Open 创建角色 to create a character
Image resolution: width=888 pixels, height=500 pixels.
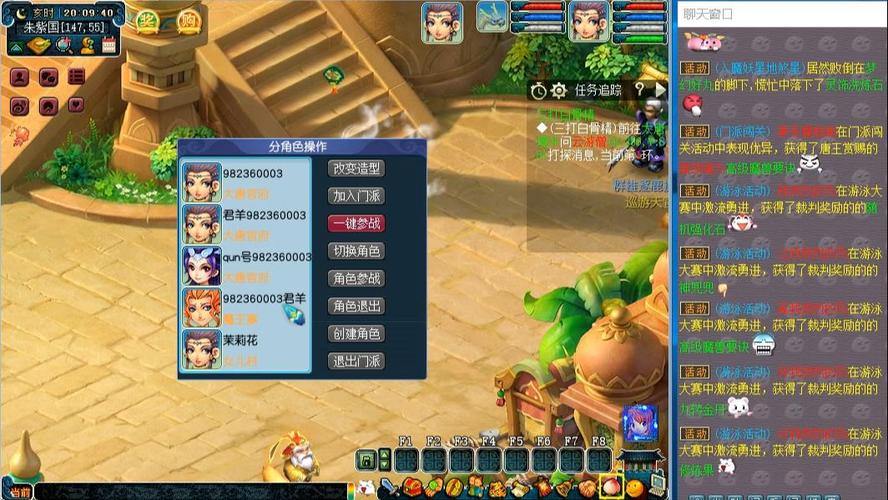point(357,333)
